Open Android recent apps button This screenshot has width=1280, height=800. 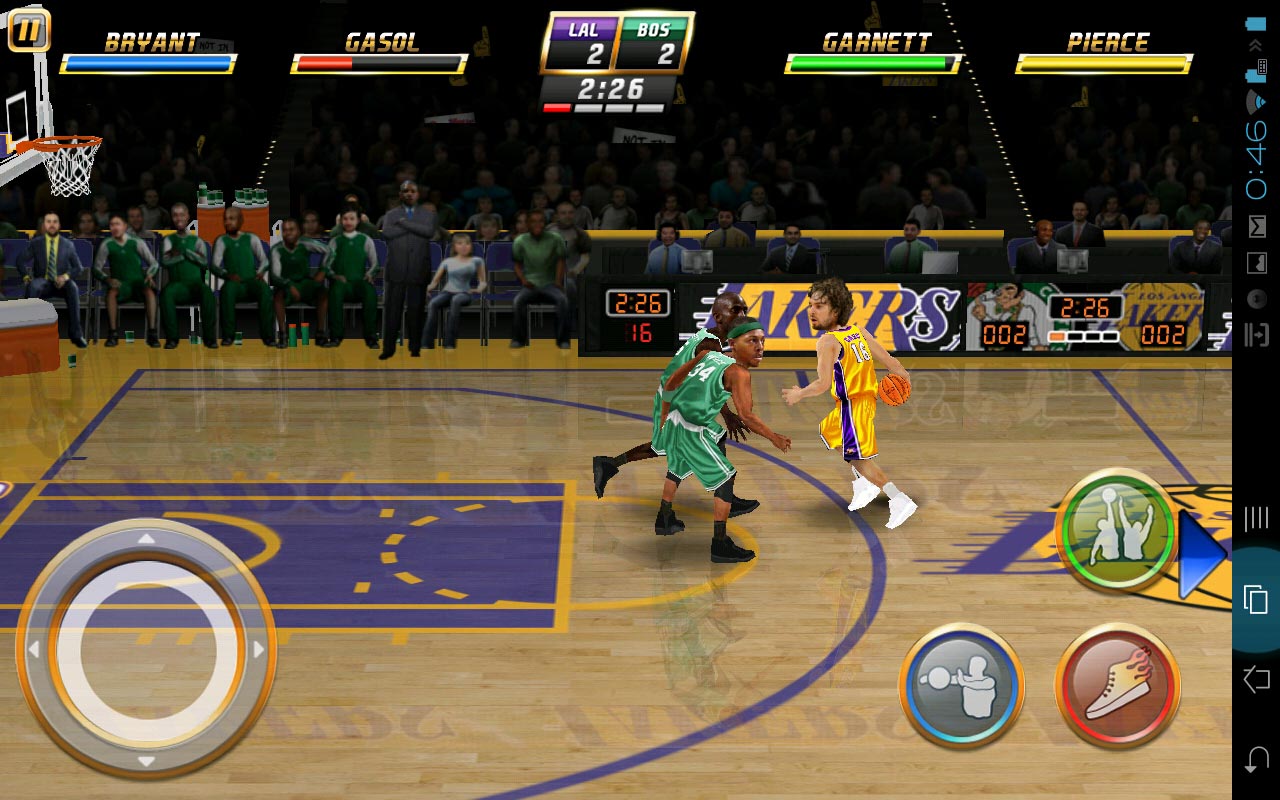point(1256,598)
